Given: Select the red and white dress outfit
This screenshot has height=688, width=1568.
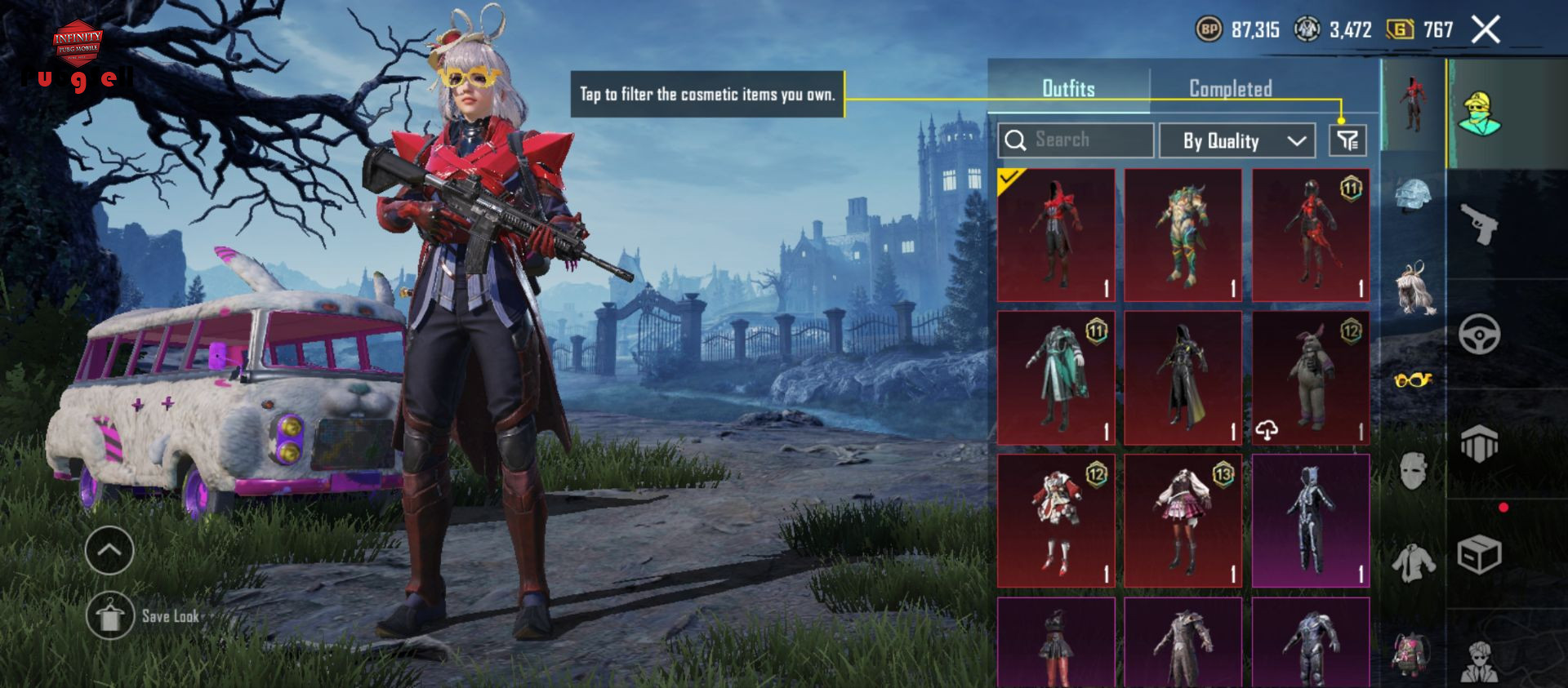Looking at the screenshot, I should click(x=1056, y=521).
